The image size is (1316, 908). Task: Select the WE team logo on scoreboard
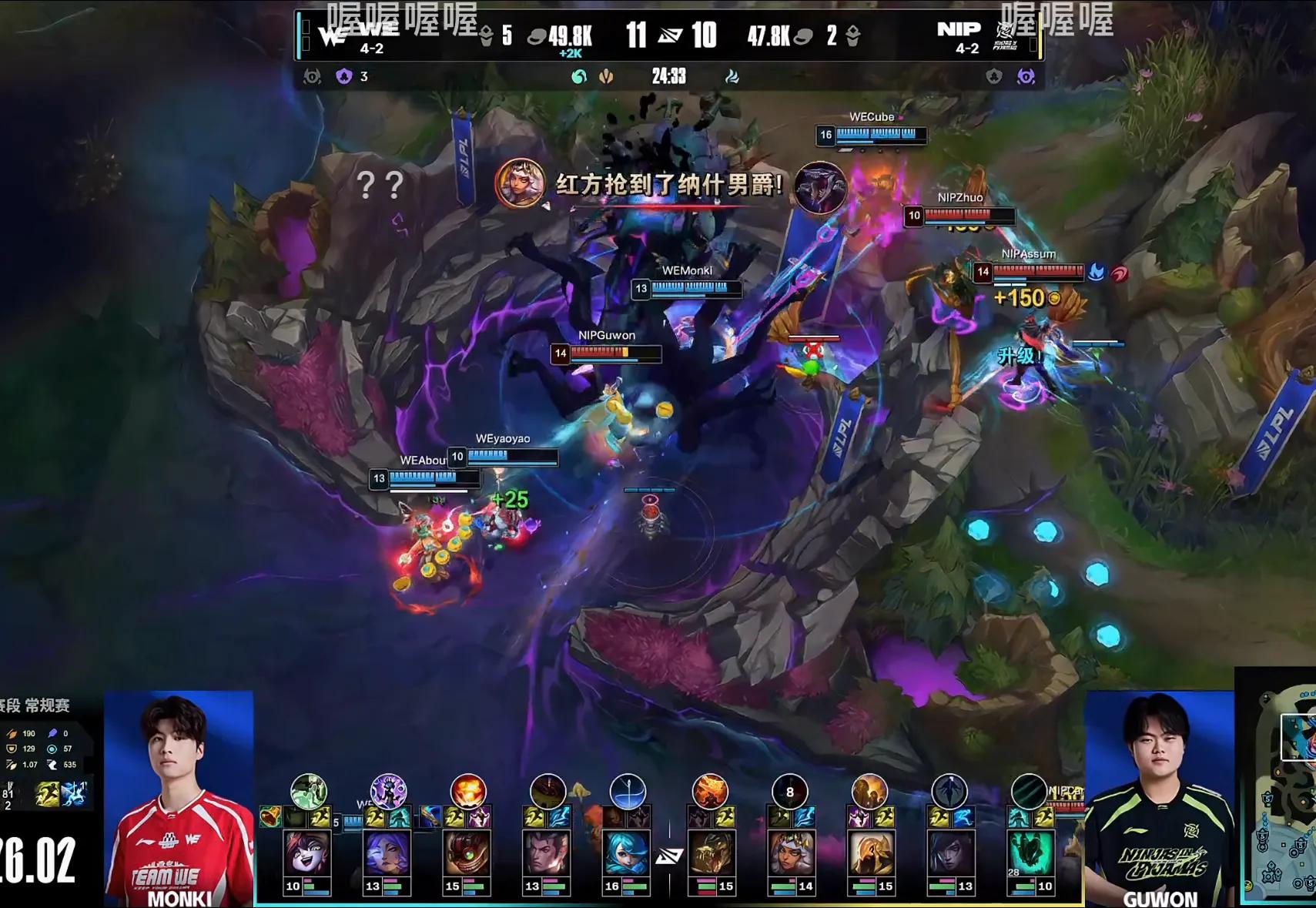coord(333,35)
